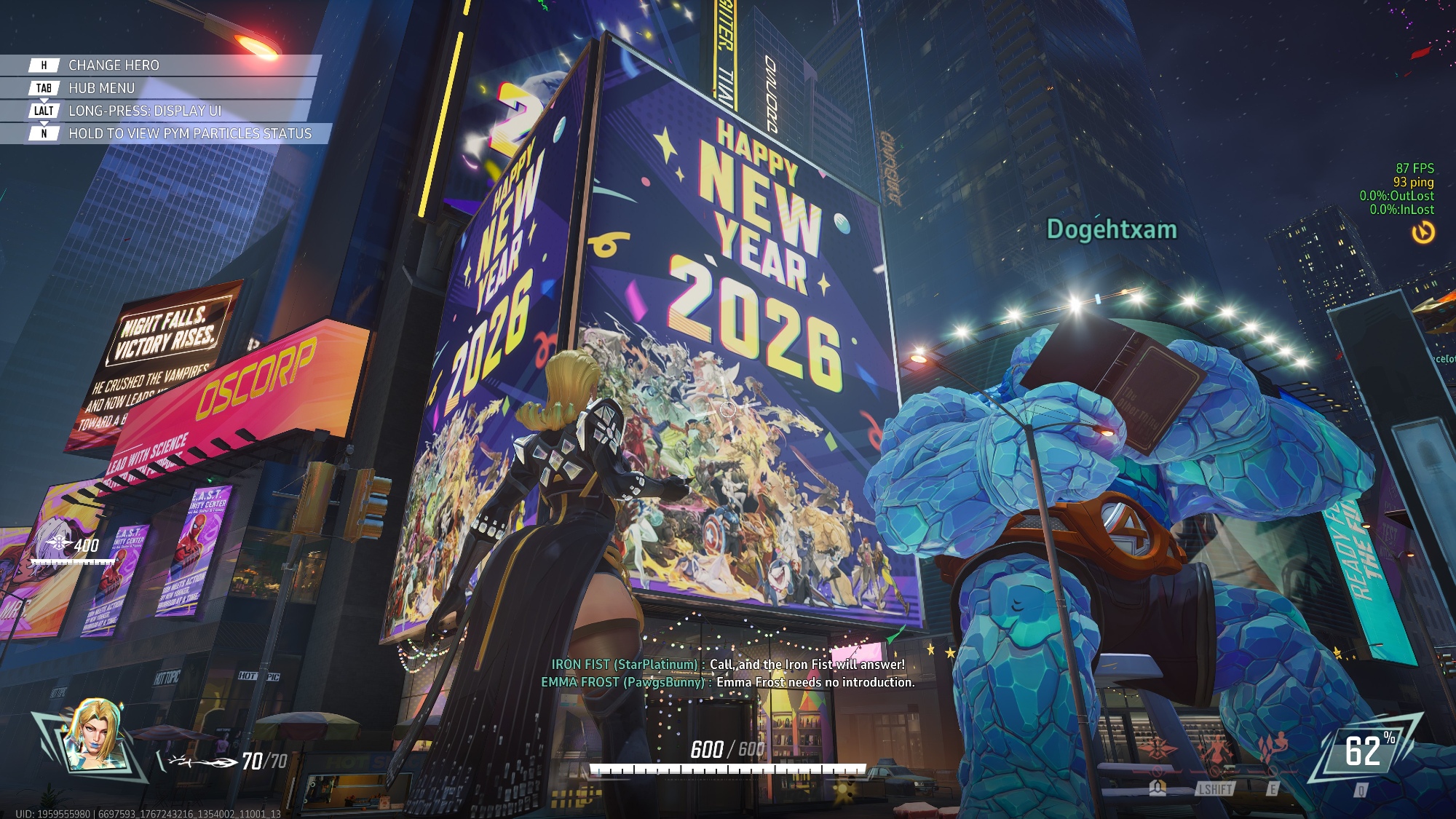Use the sparkling figure ability icon

[1215, 750]
